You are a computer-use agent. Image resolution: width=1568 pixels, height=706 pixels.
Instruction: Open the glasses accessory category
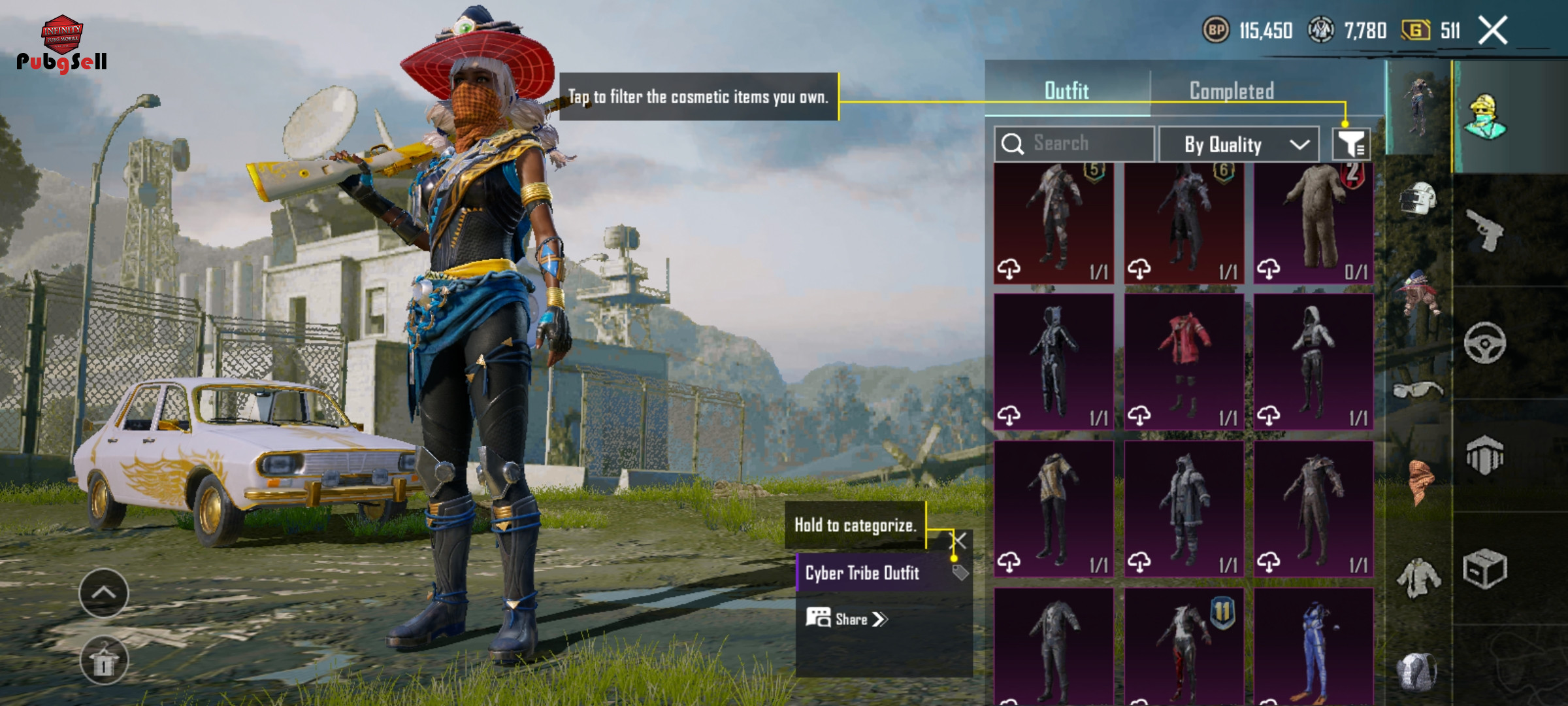pos(1416,390)
